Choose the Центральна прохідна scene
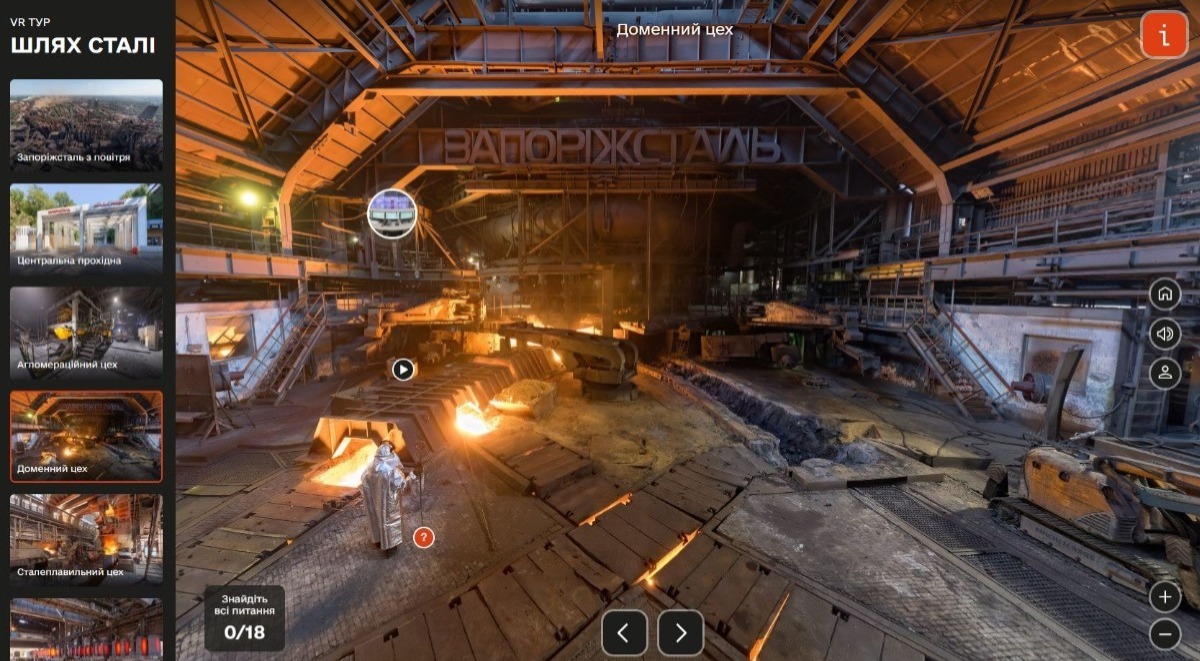Viewport: 1200px width, 661px height. click(86, 229)
